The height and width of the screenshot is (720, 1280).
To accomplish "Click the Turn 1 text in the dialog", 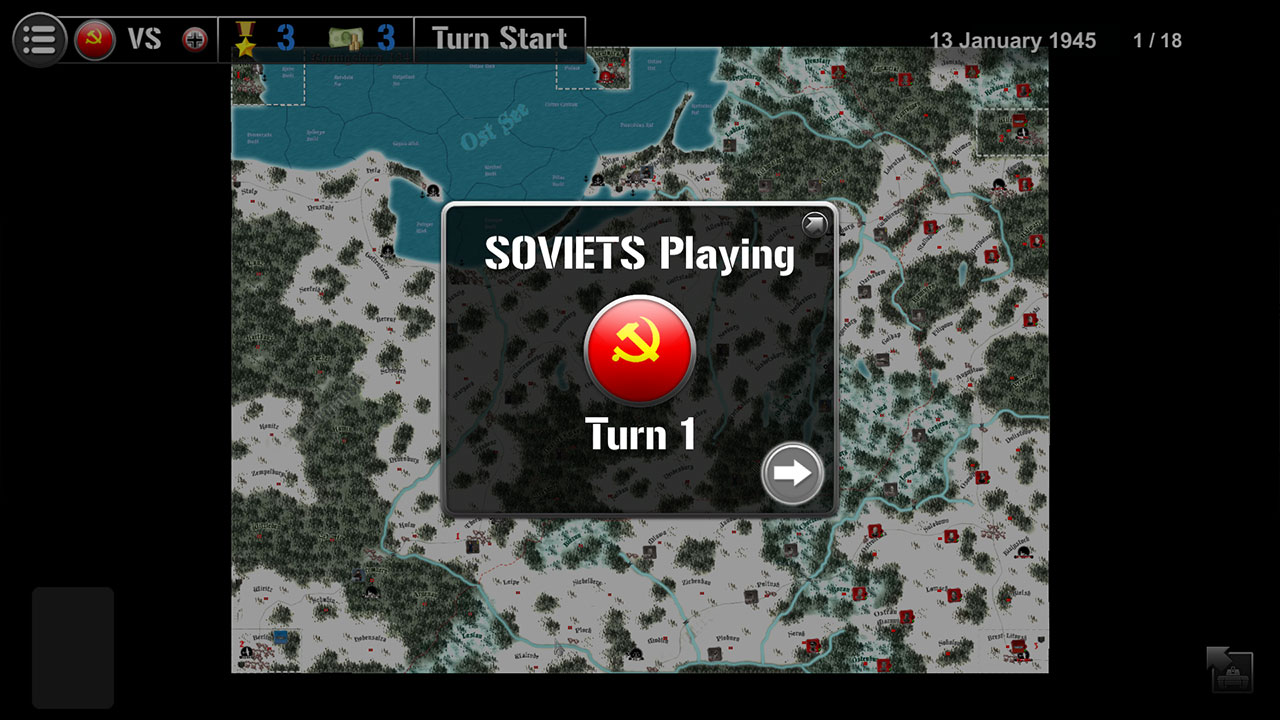I will tap(639, 434).
